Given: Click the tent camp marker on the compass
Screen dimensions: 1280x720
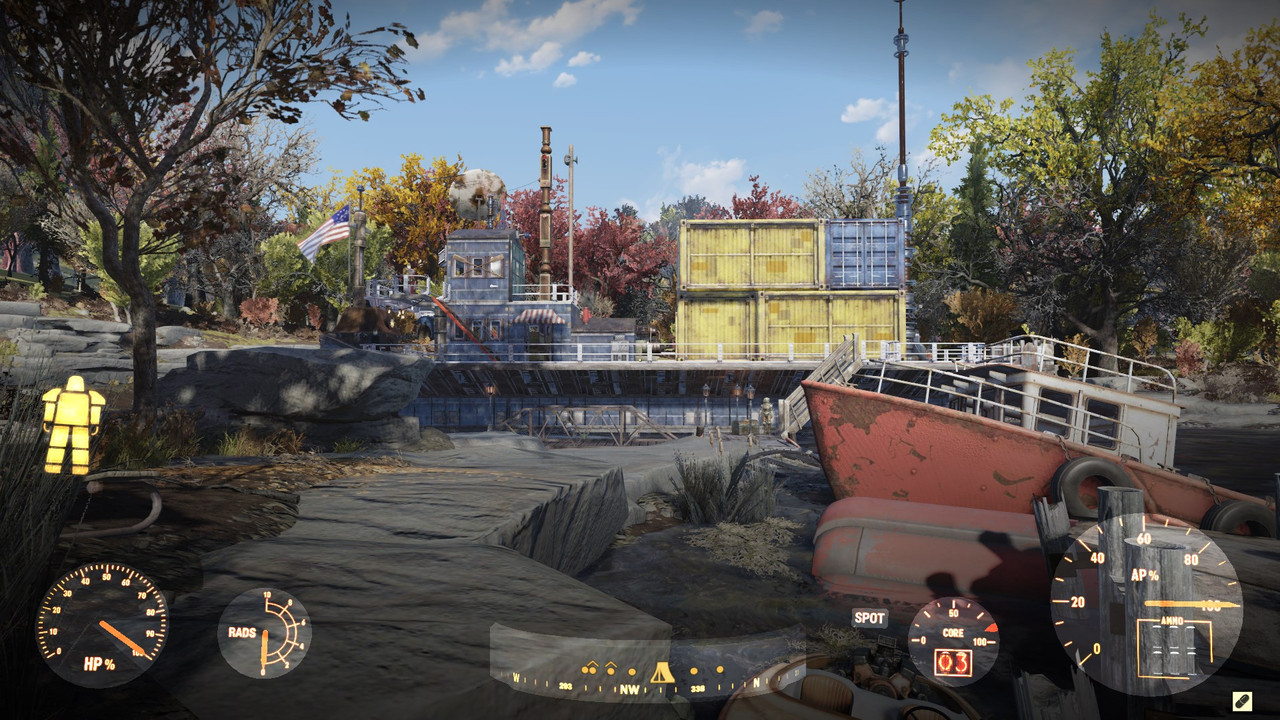Looking at the screenshot, I should click(661, 672).
